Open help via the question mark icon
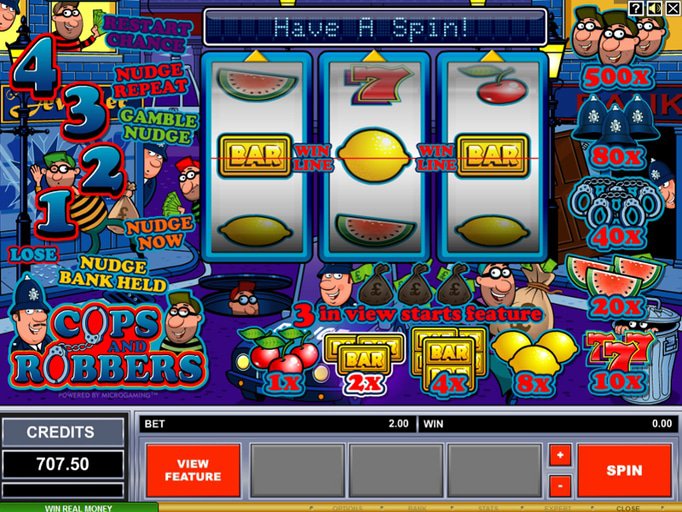 pos(636,9)
